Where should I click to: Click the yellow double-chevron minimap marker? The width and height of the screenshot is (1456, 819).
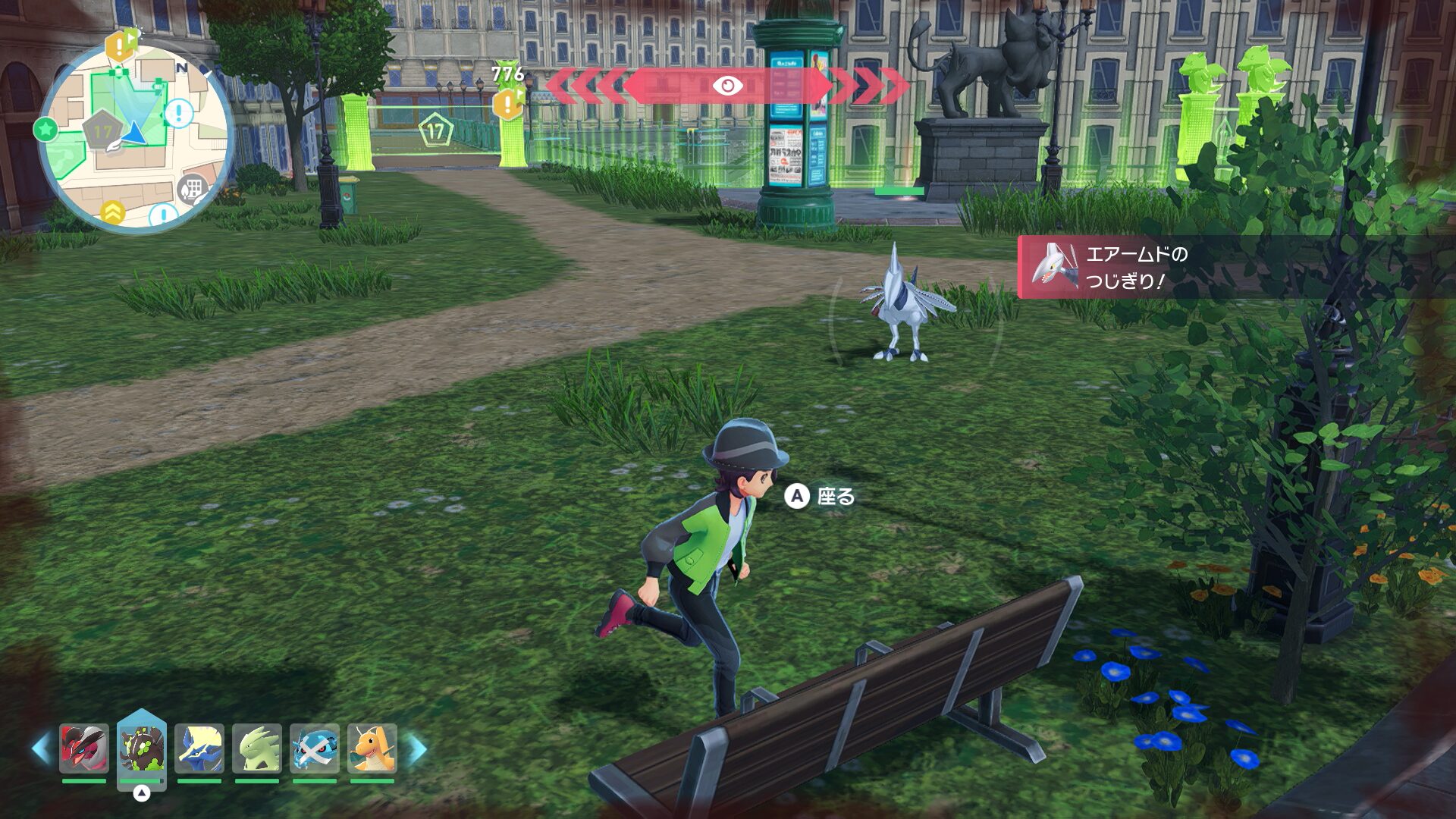[x=113, y=212]
